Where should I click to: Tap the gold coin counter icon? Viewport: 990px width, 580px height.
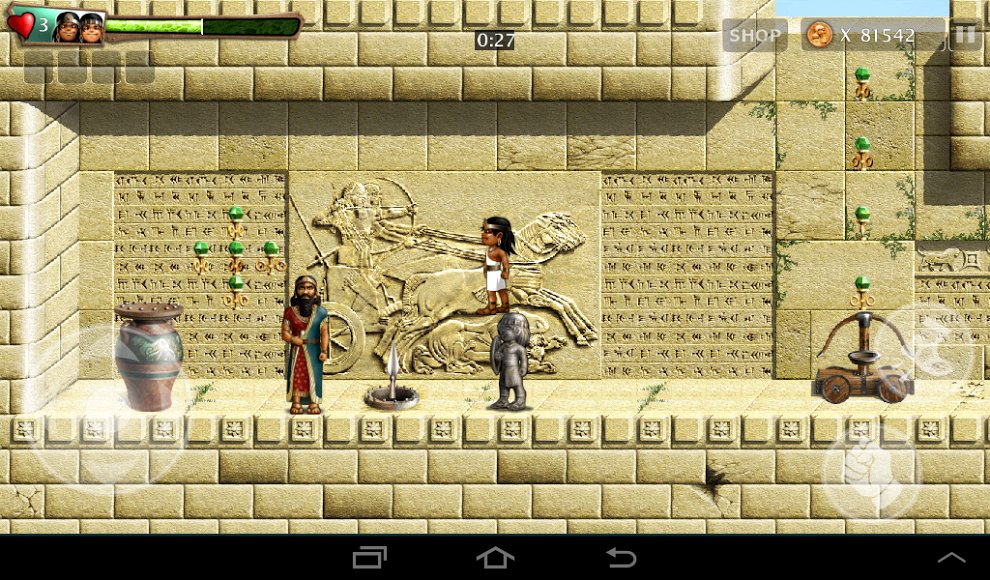coord(819,35)
